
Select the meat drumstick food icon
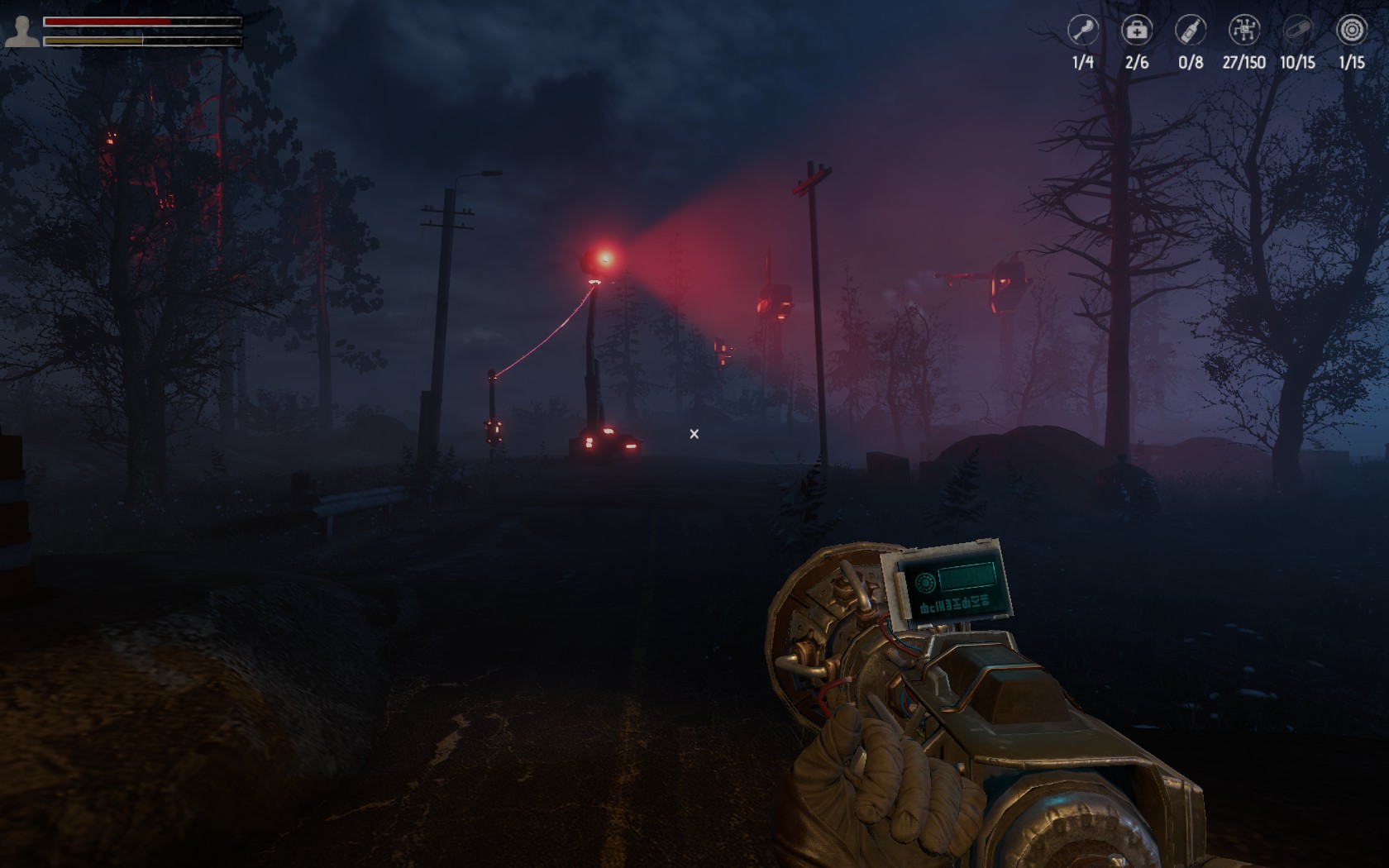1082,31
